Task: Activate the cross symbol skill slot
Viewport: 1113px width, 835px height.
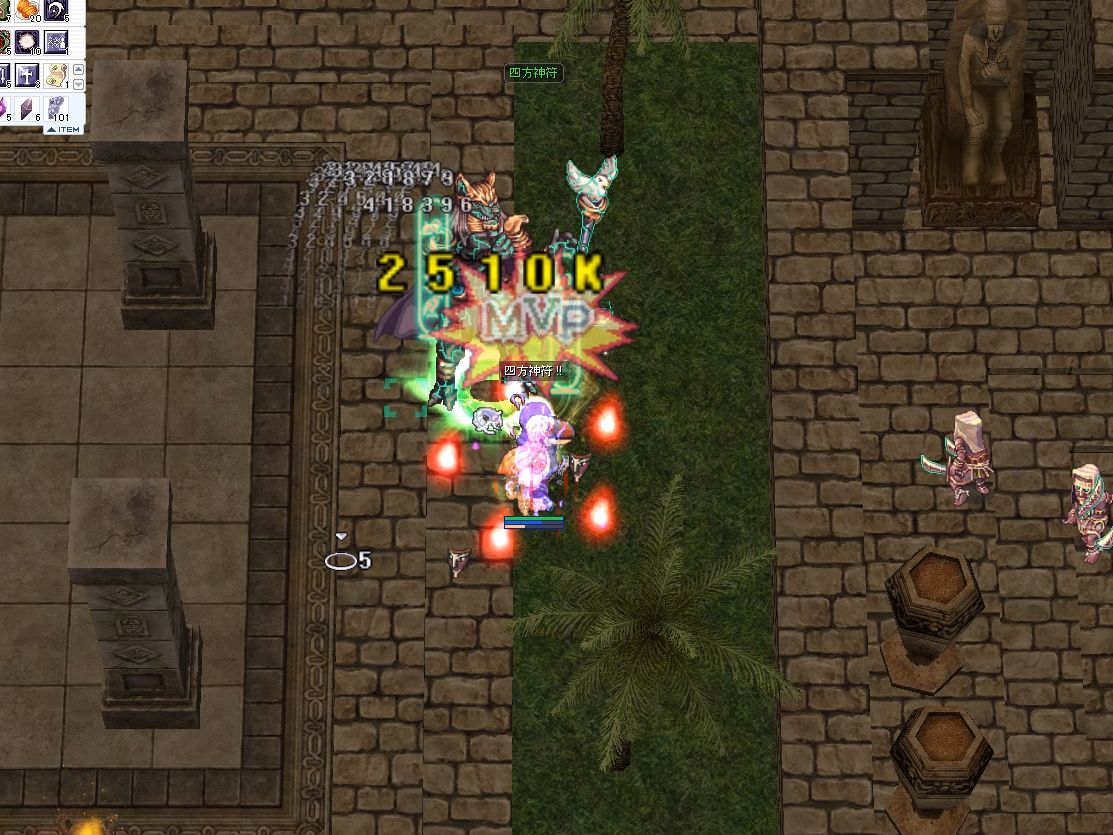Action: (x=27, y=75)
